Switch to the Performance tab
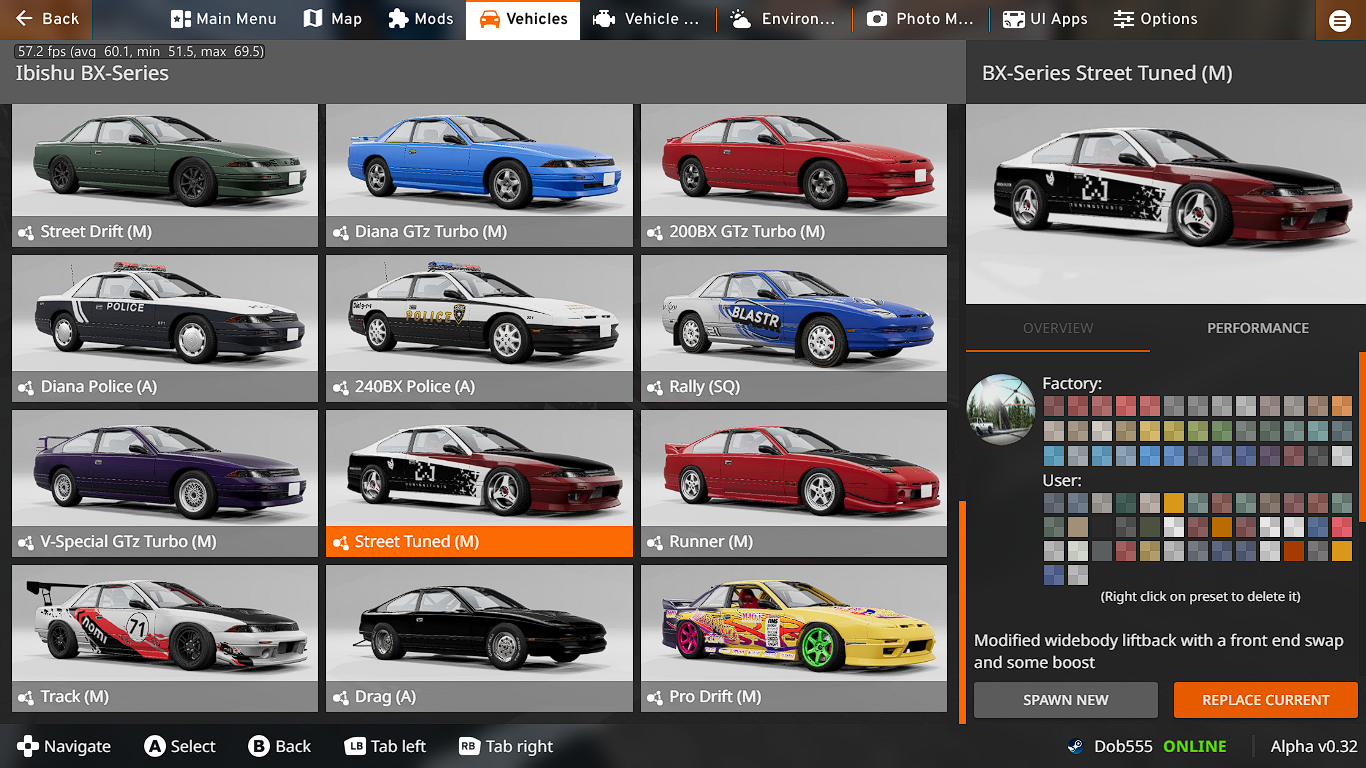The height and width of the screenshot is (768, 1366). pos(1257,328)
